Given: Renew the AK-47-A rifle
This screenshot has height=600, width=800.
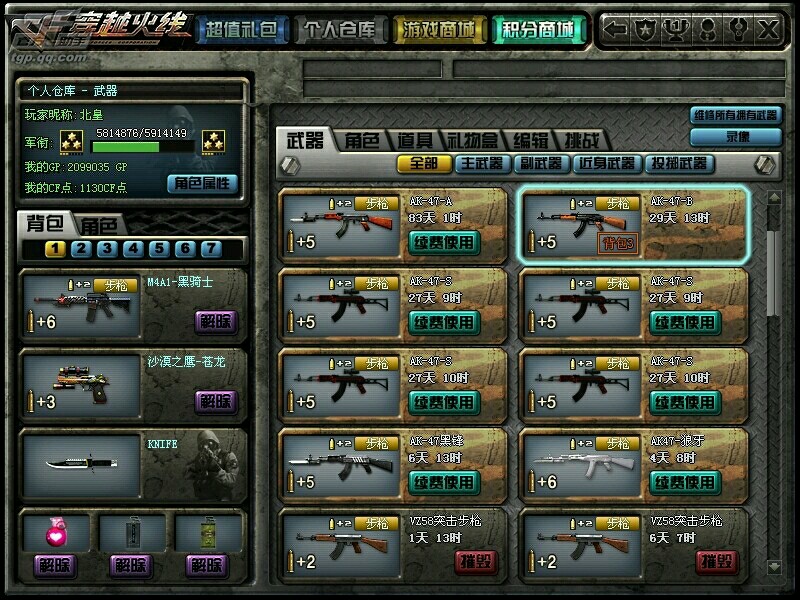Looking at the screenshot, I should [444, 241].
